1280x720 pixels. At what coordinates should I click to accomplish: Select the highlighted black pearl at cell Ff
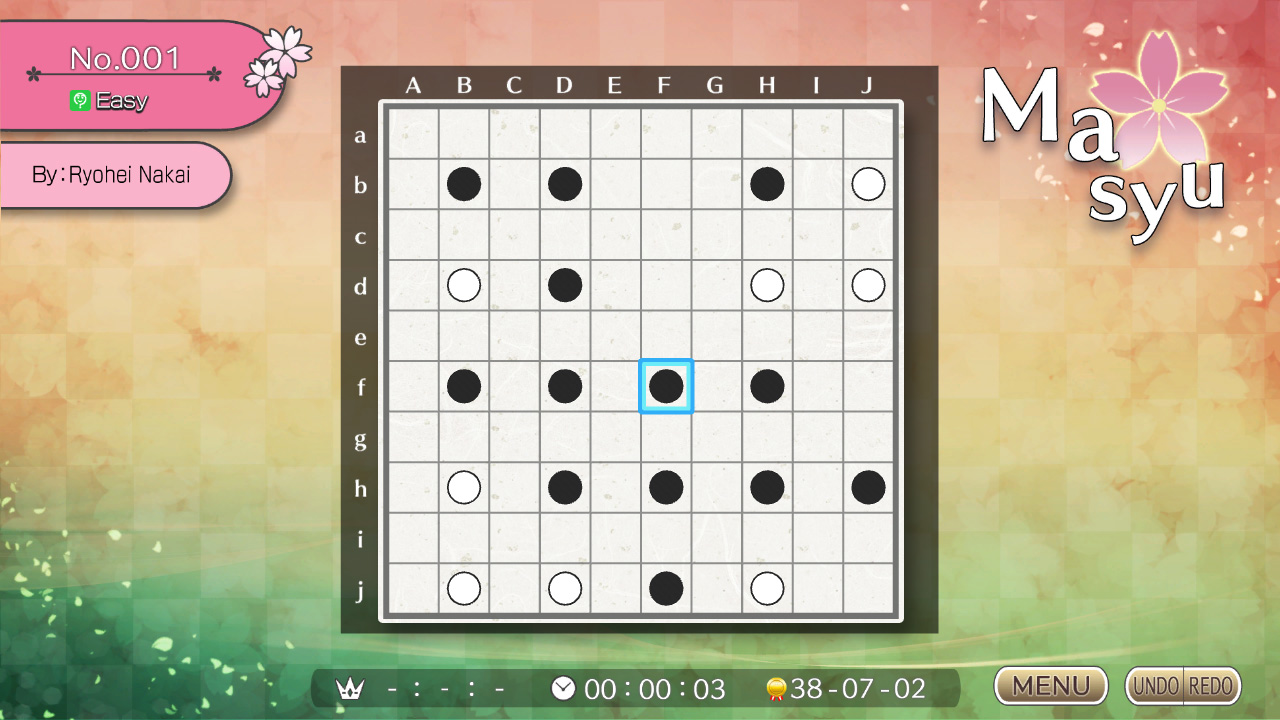[666, 386]
